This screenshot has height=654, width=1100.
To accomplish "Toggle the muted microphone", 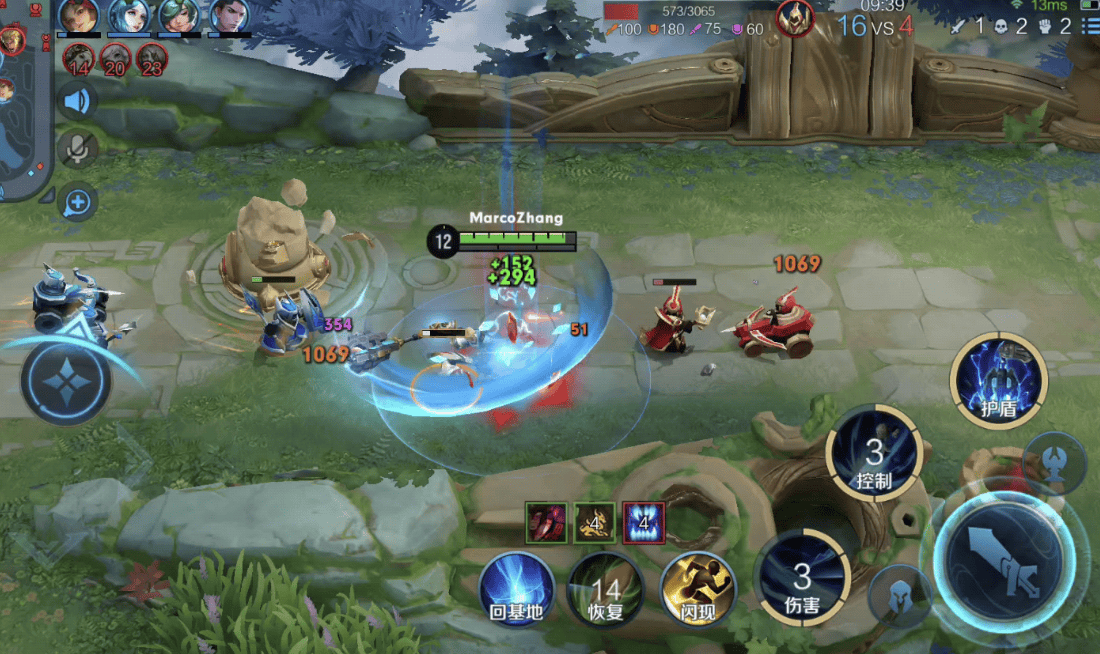I will pyautogui.click(x=77, y=150).
